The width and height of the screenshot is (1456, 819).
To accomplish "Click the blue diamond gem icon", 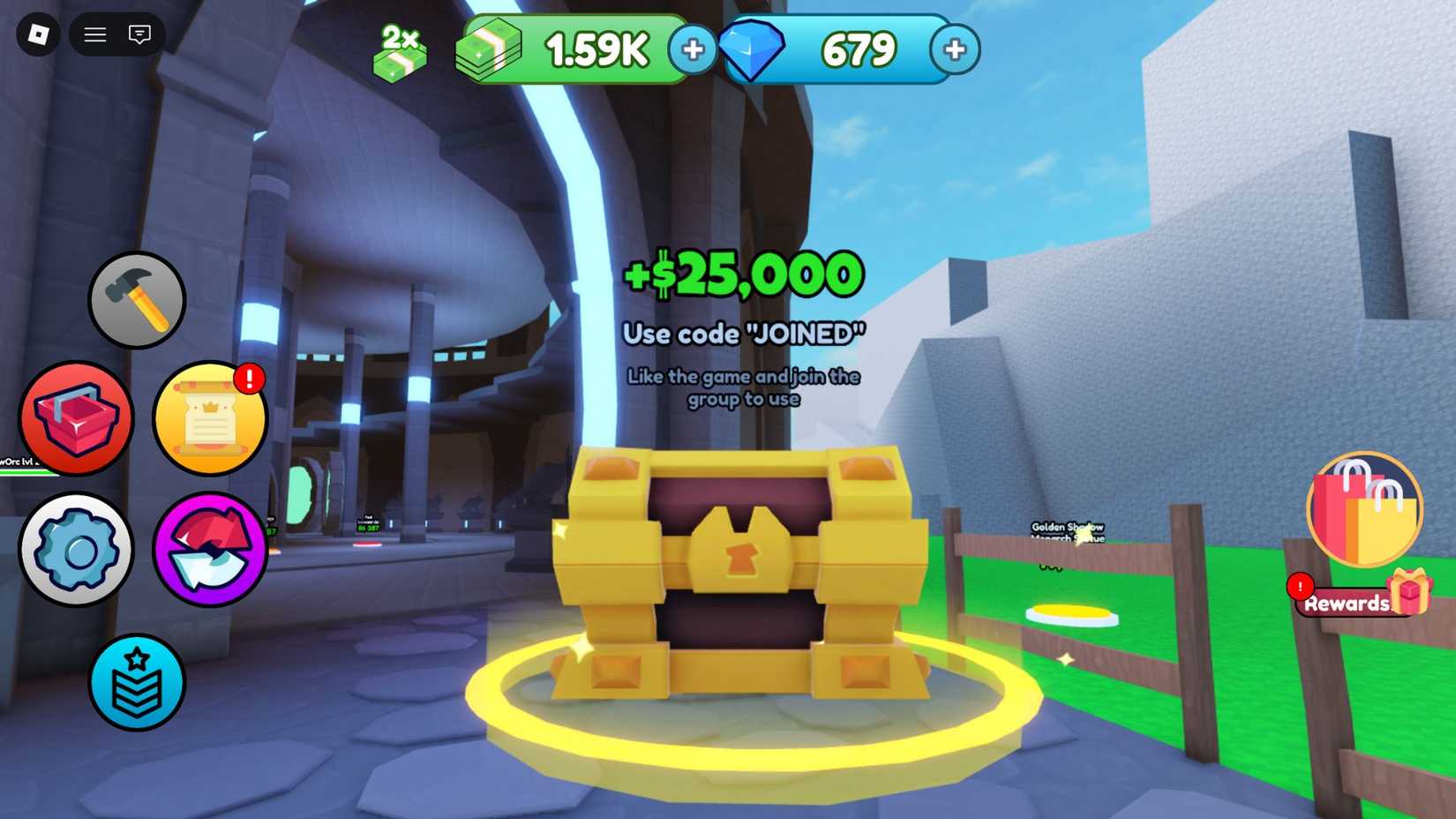I will [x=759, y=49].
